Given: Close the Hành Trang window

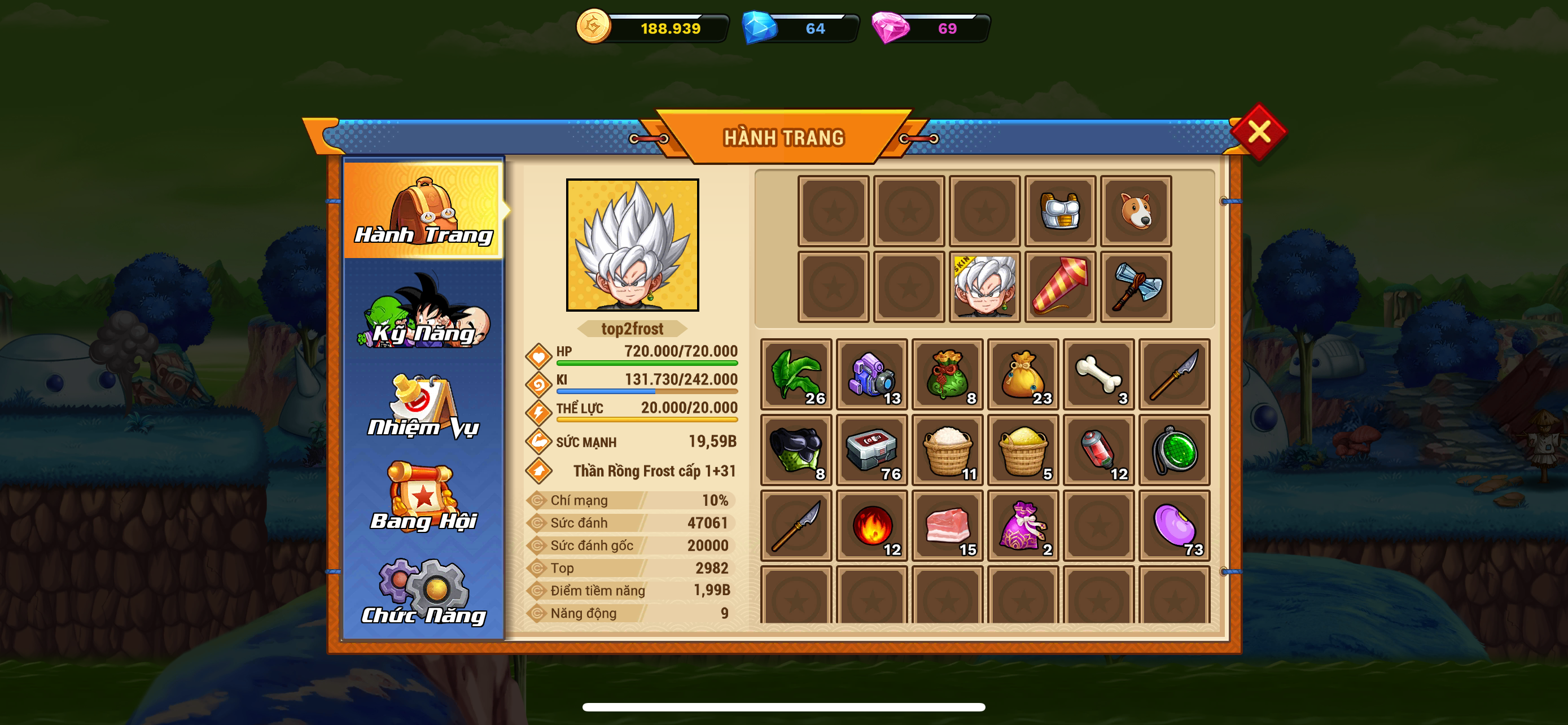Looking at the screenshot, I should coord(1258,132).
